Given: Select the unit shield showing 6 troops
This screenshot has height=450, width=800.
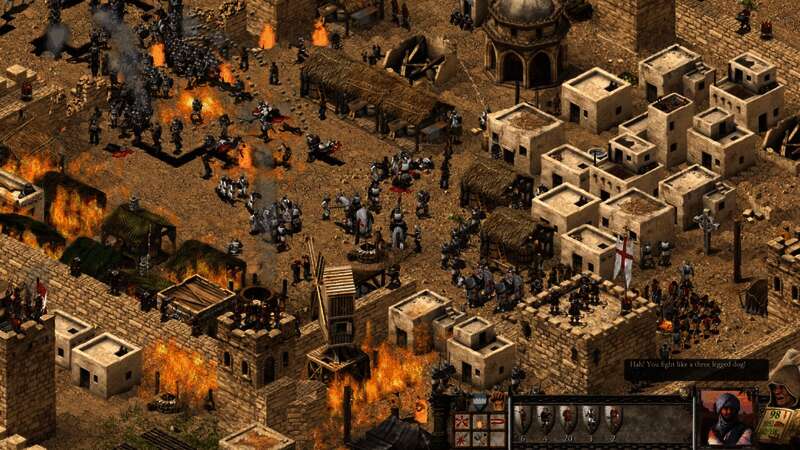Looking at the screenshot, I should coord(522,418).
